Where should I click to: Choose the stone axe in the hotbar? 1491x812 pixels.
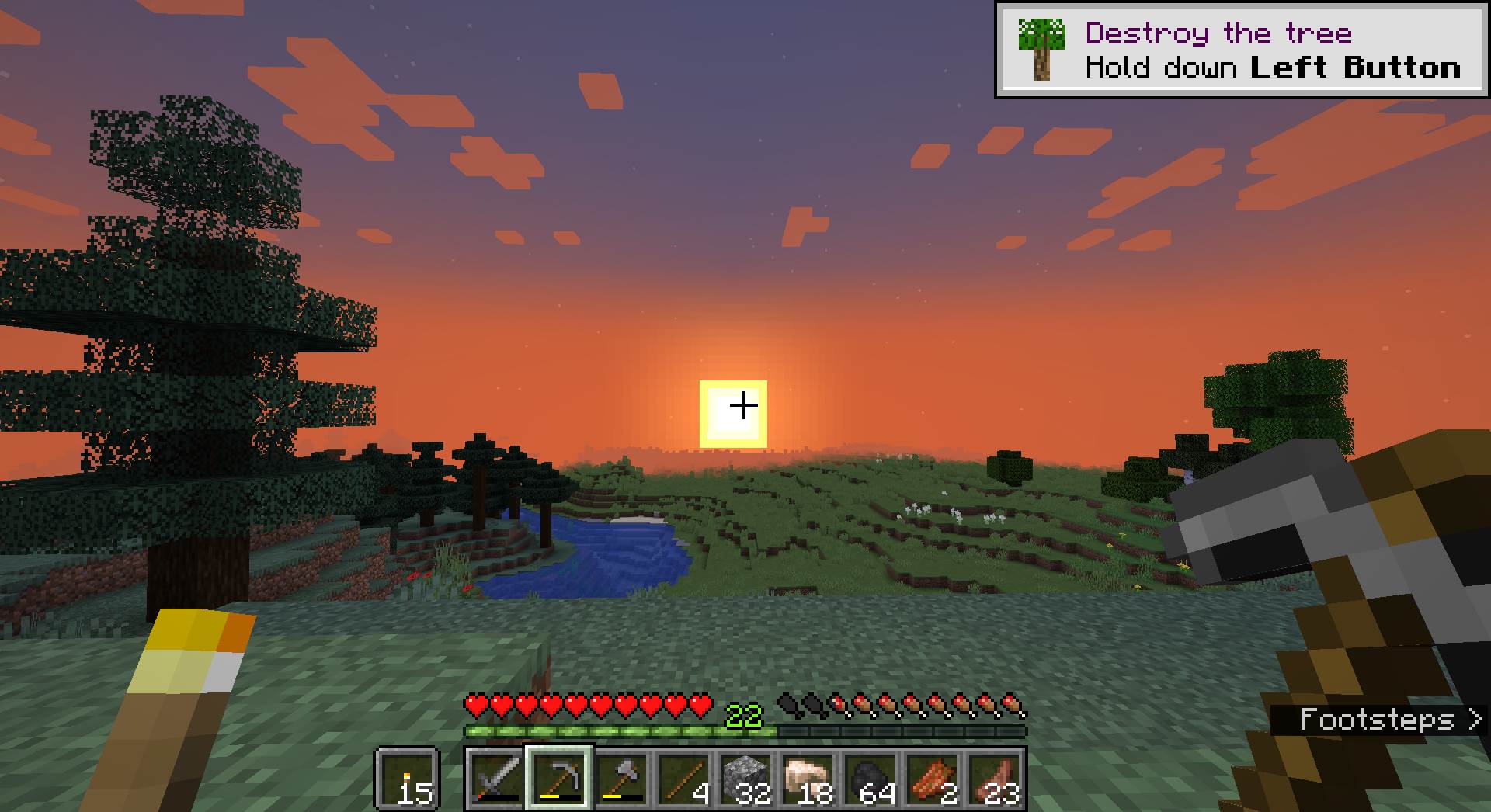[x=621, y=779]
